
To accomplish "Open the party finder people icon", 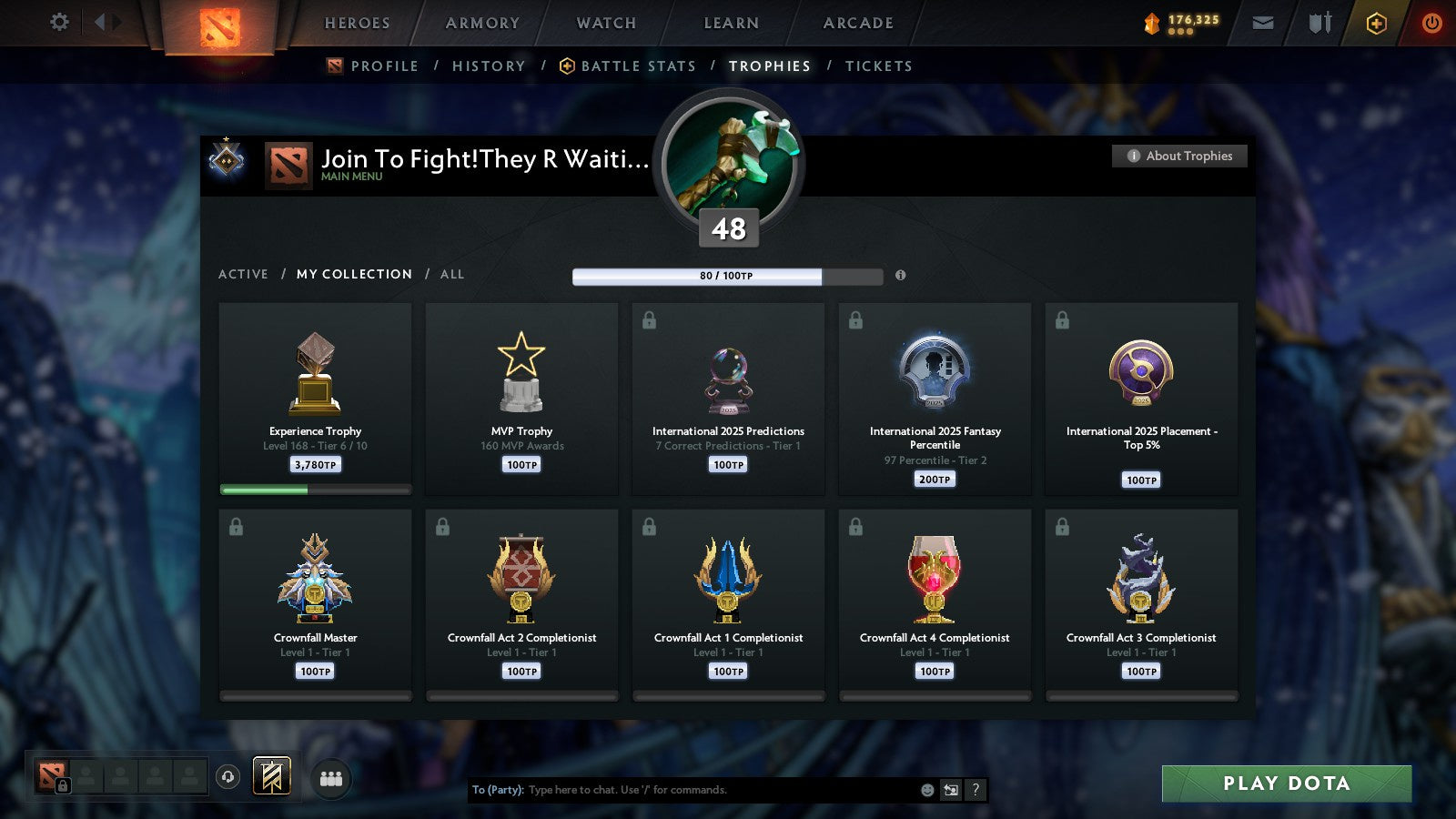I will [x=332, y=777].
